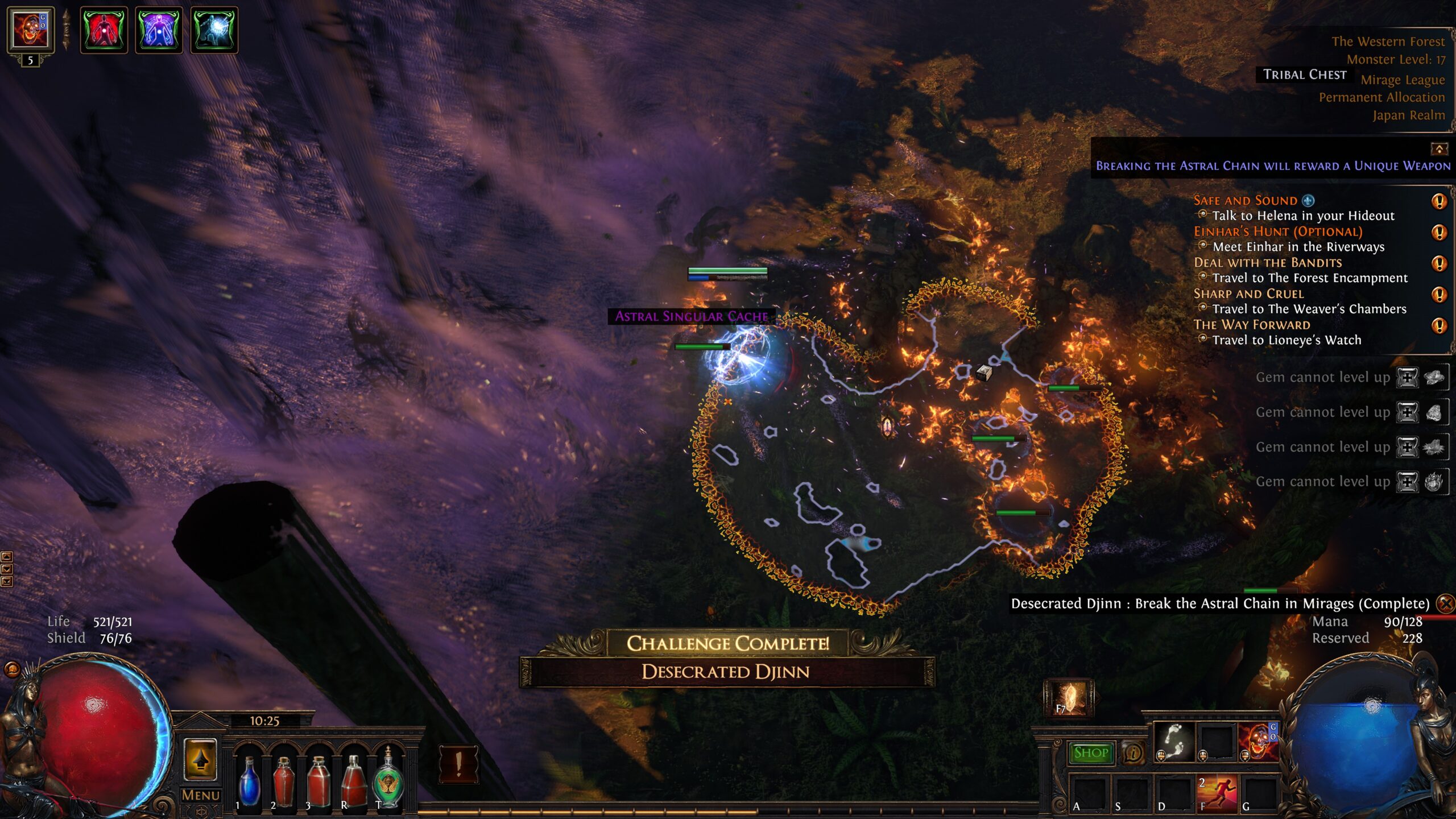This screenshot has width=1456, height=819.
Task: Click the Deal with the Bandits quest
Action: (x=1267, y=263)
